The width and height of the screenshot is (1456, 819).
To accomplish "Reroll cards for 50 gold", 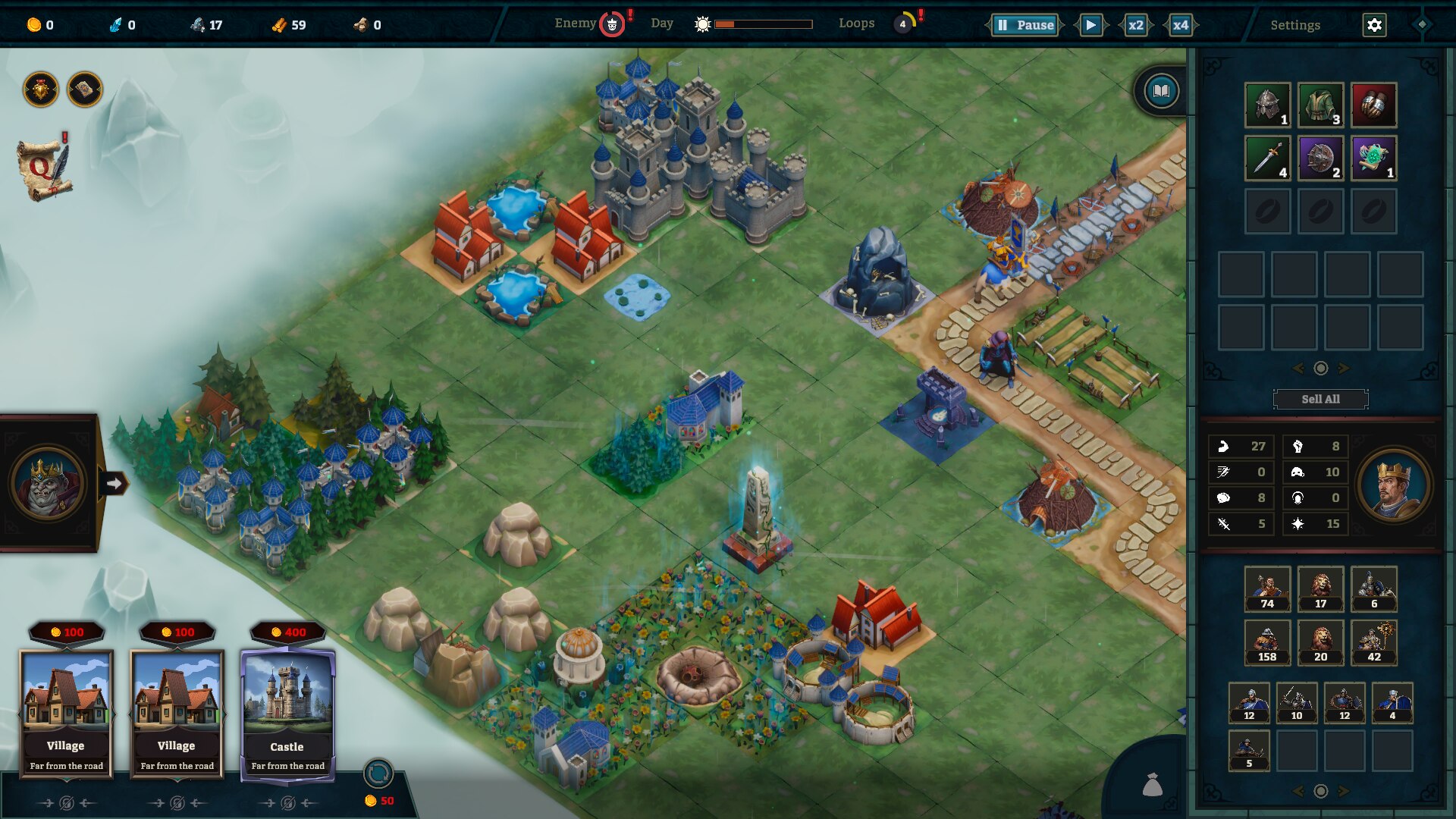I will (x=378, y=774).
